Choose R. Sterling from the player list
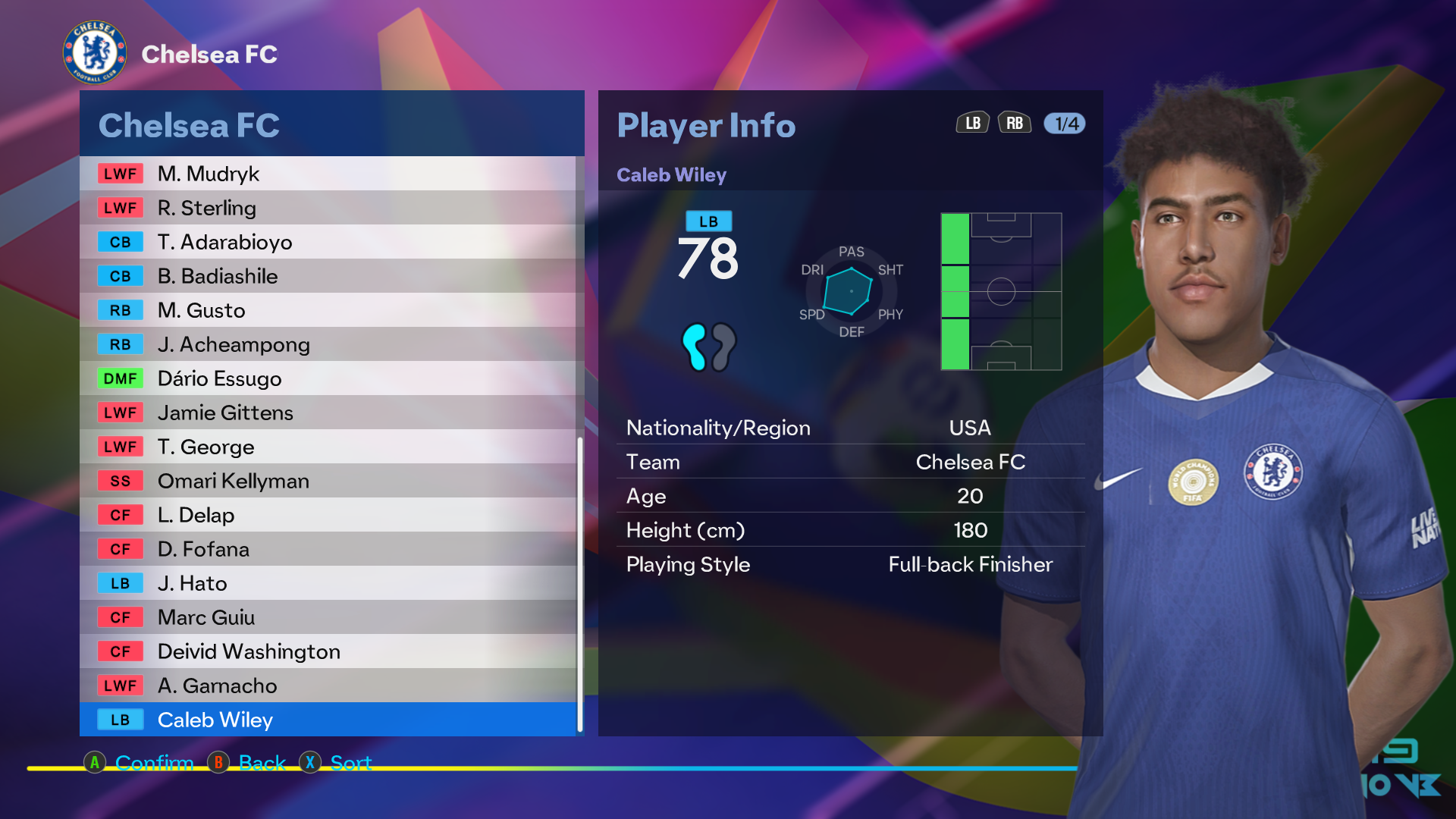This screenshot has width=1456, height=819. [328, 208]
